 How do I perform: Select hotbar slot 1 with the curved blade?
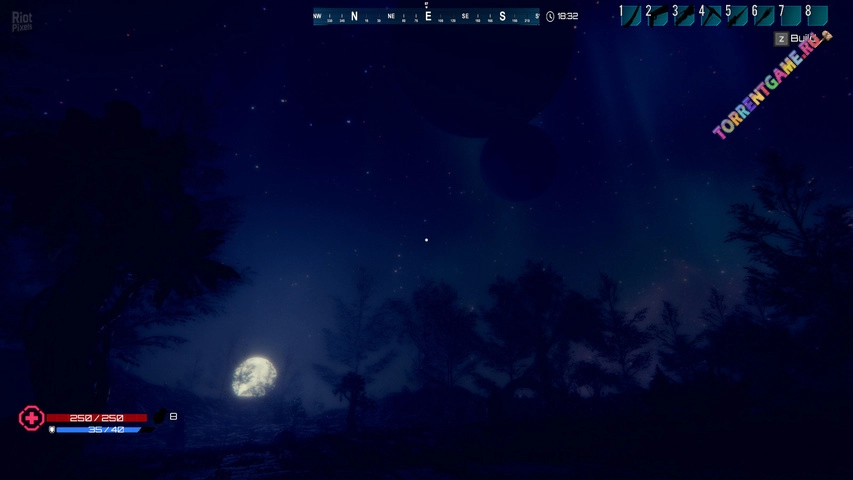(630, 15)
